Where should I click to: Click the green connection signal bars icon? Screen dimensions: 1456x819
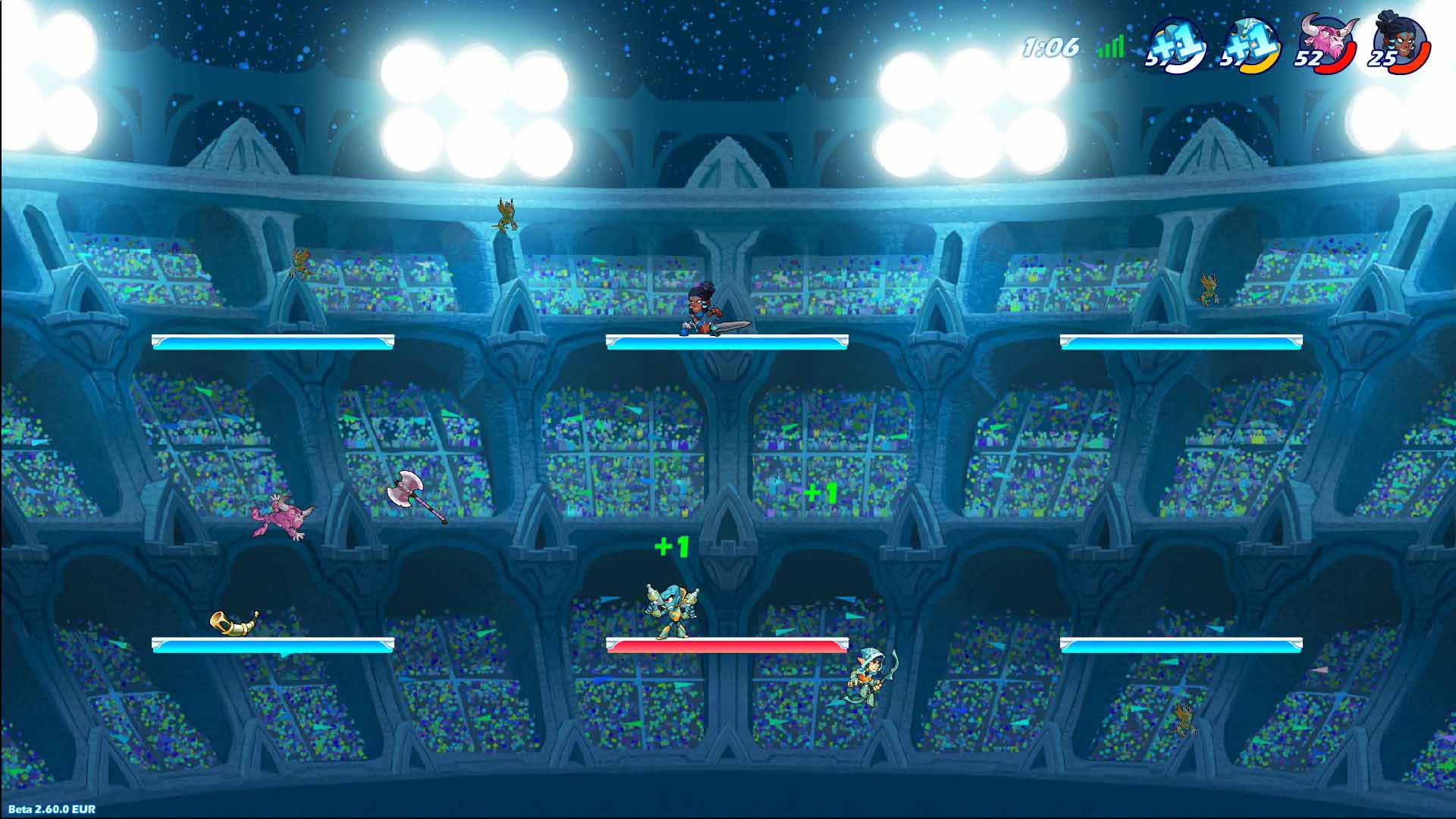(1111, 48)
